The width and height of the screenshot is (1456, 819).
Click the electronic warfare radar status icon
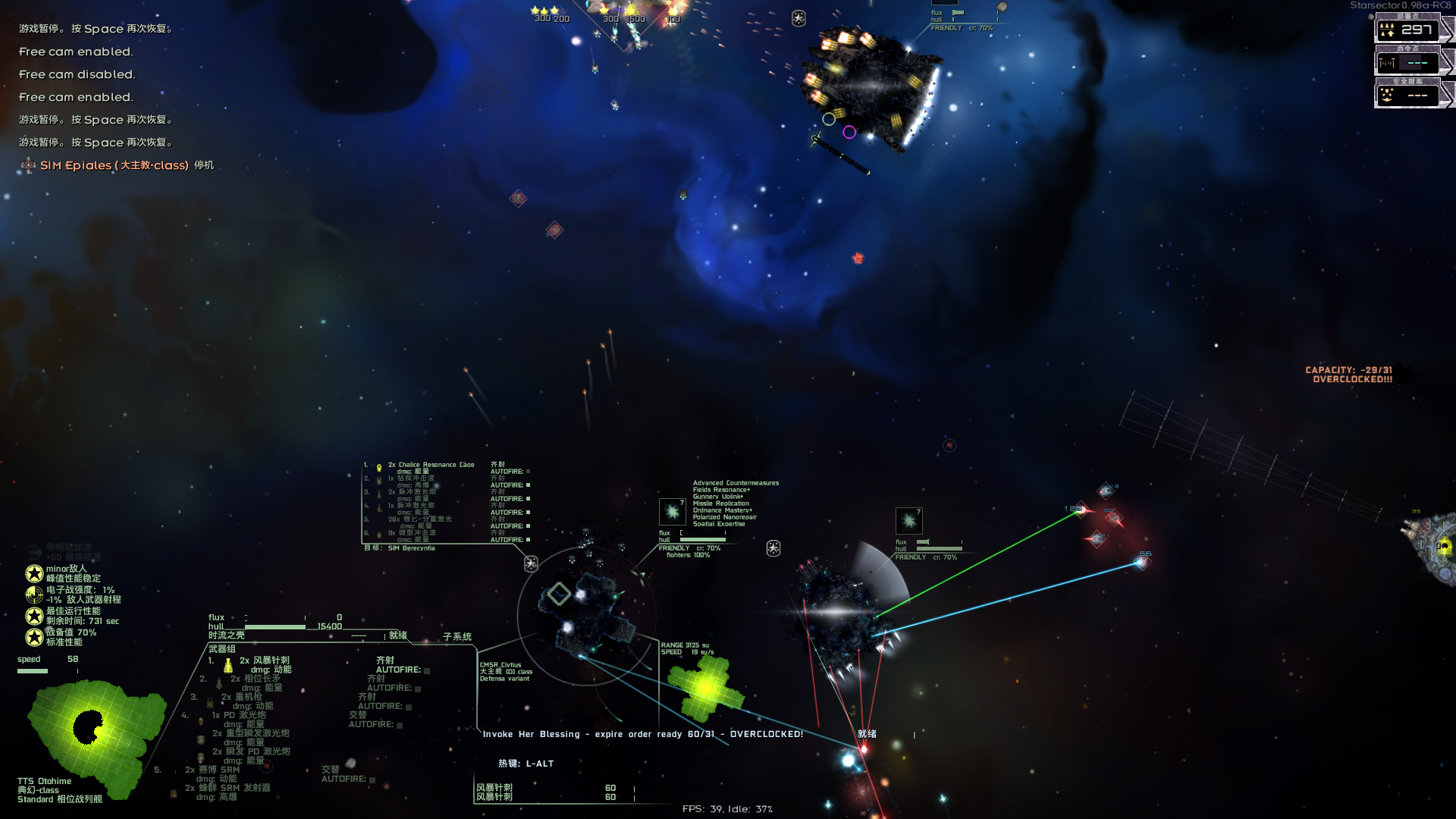34,595
